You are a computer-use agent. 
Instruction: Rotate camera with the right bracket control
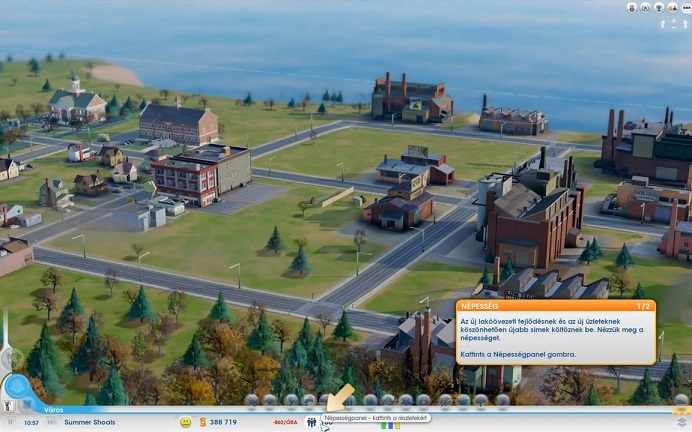(684, 23)
